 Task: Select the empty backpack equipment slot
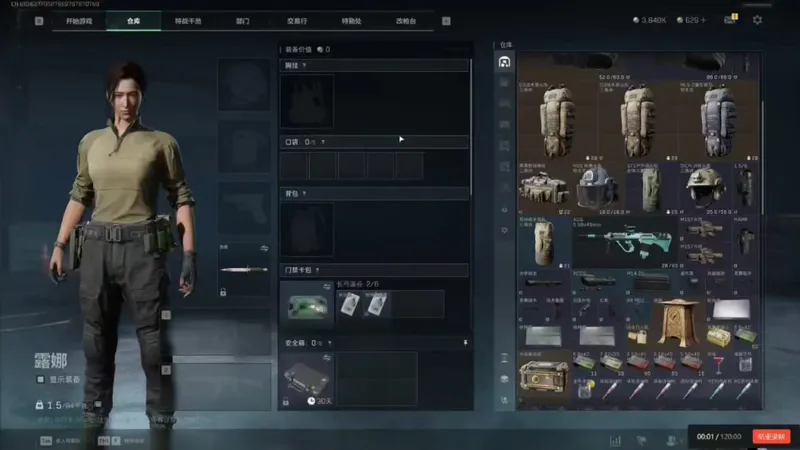(306, 228)
